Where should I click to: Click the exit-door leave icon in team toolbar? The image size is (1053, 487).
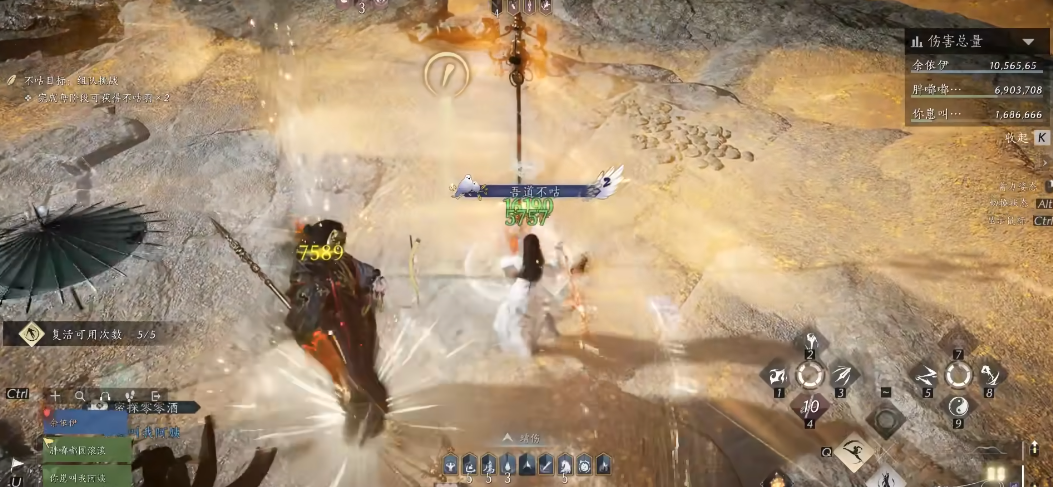pos(156,395)
